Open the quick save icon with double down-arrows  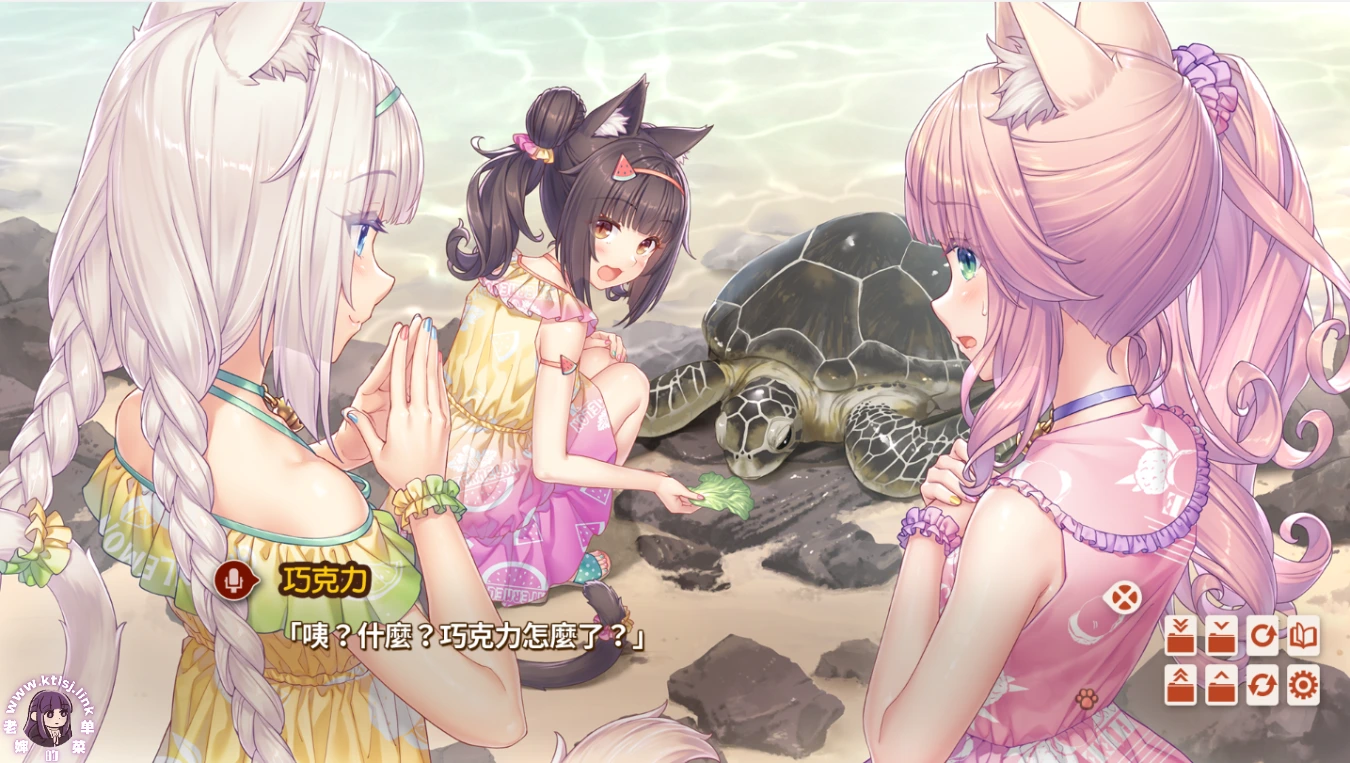pyautogui.click(x=1180, y=636)
